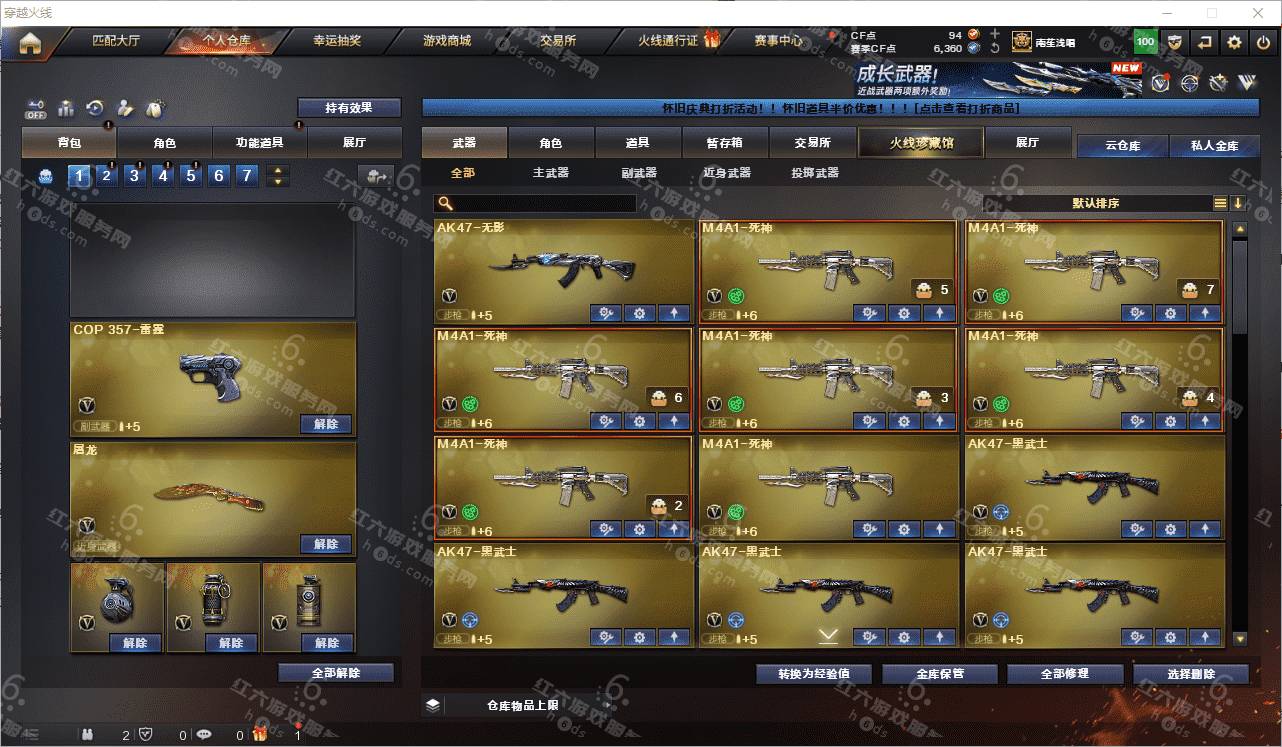
Task: Open the 默认排序 sort dropdown
Action: (x=1096, y=203)
